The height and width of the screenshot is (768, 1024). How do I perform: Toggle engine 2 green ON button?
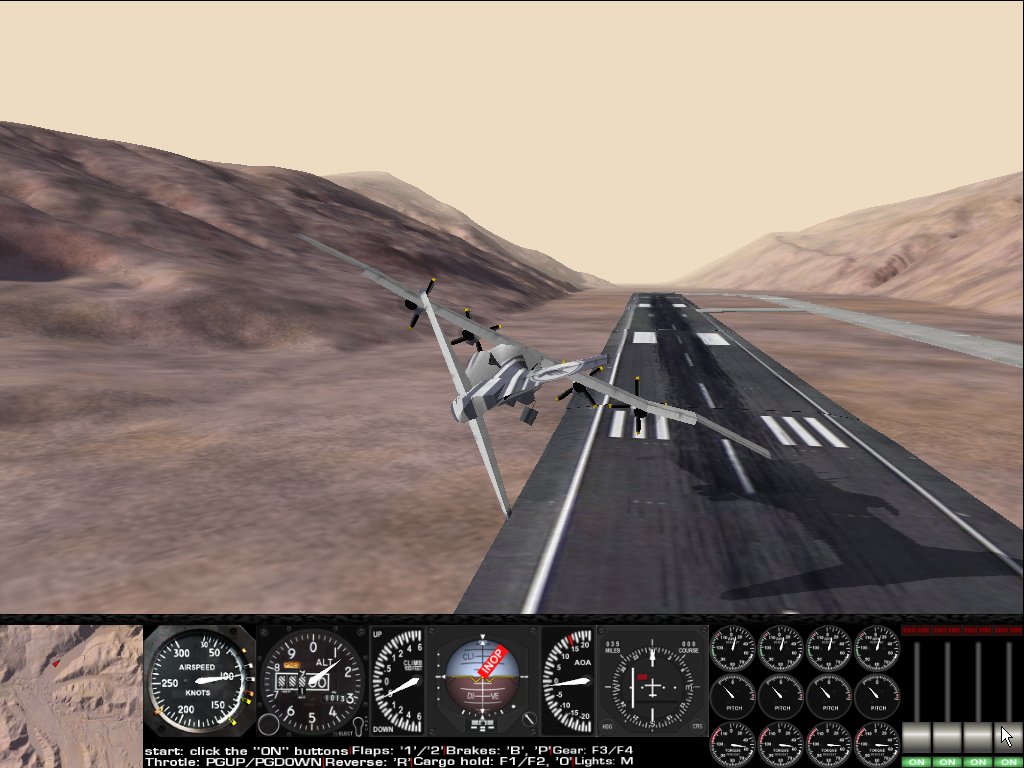(947, 762)
